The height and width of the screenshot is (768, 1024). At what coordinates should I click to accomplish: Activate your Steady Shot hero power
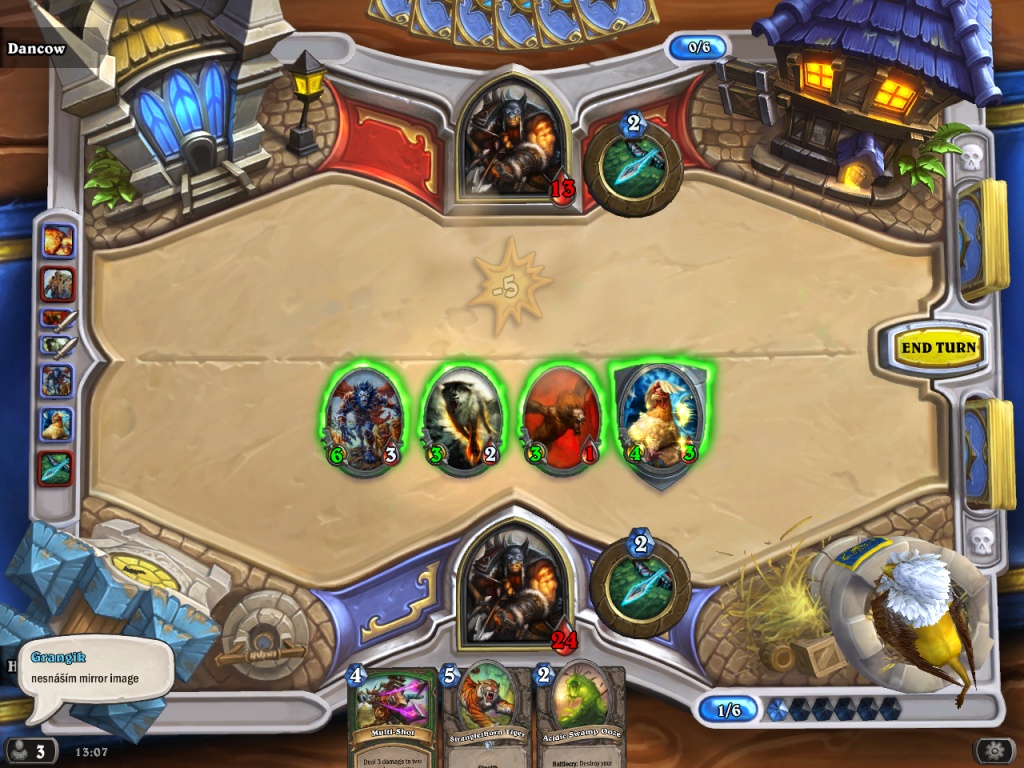[639, 587]
